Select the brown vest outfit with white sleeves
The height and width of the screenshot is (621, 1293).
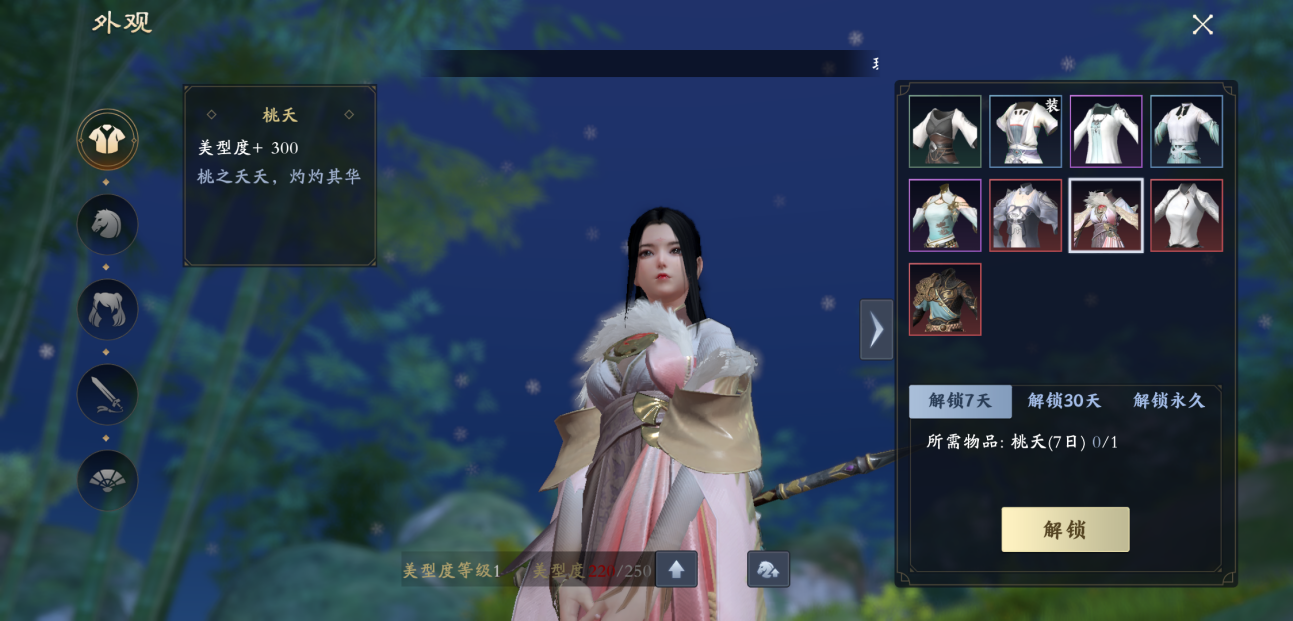[x=945, y=131]
